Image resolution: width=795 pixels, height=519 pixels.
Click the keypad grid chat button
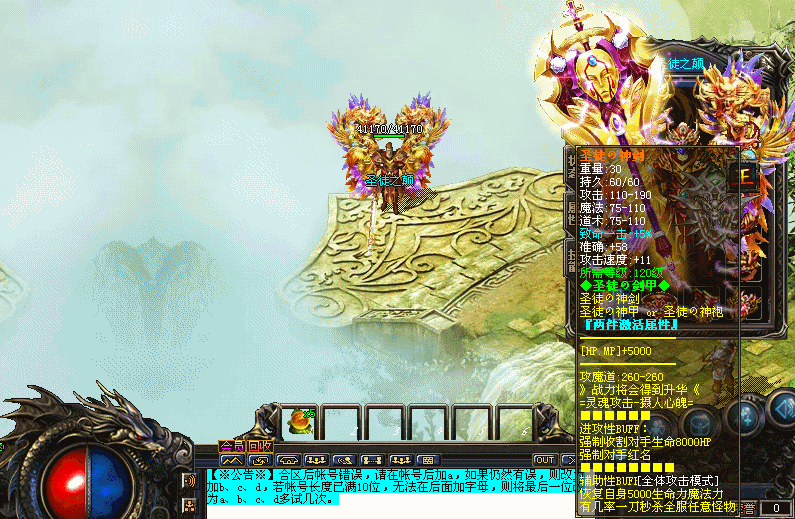(427, 460)
